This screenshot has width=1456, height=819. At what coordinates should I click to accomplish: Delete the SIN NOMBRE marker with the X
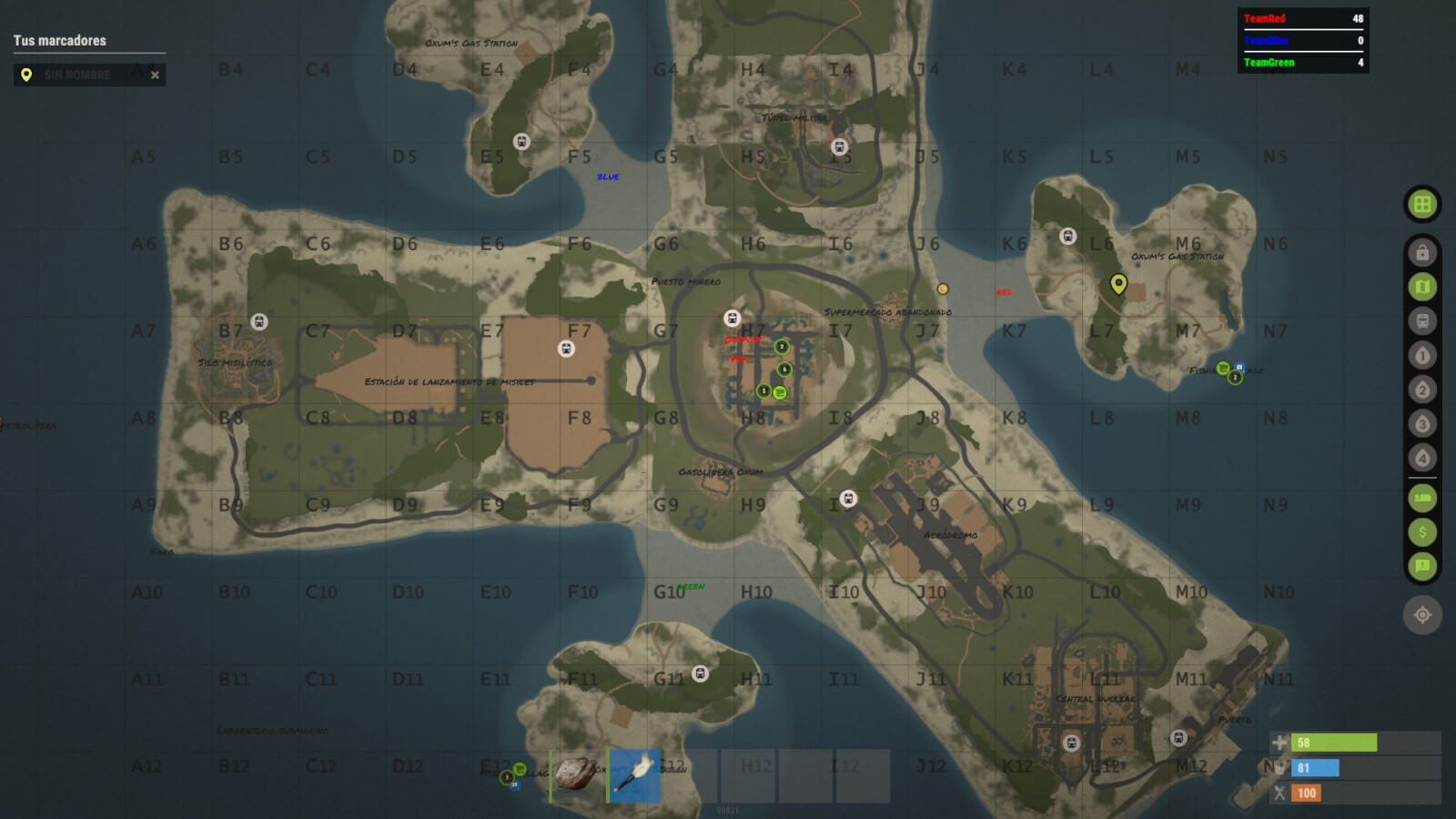pyautogui.click(x=154, y=75)
